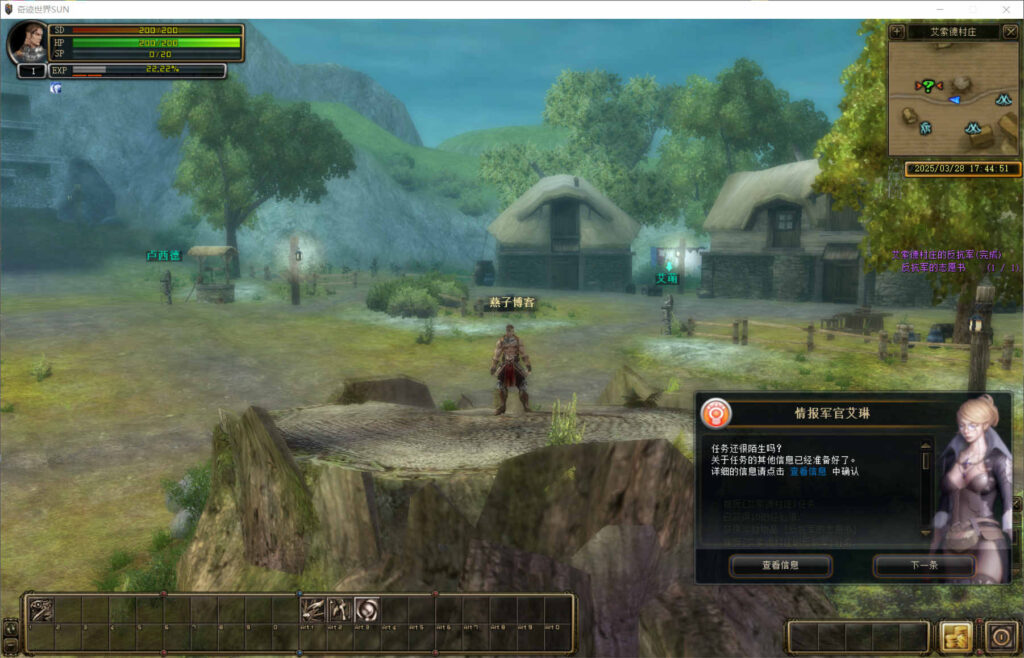Open the gold-coloured menu button beside the hotbar
The width and height of the screenshot is (1024, 658).
[955, 636]
